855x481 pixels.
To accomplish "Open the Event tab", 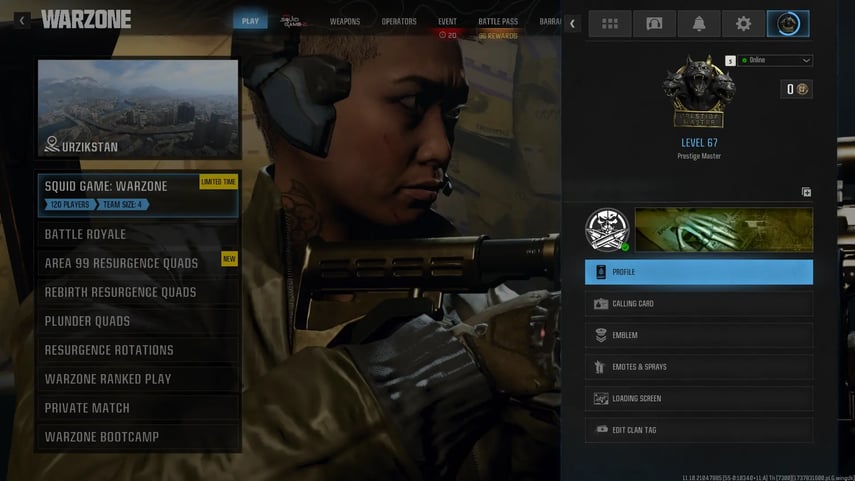I will [448, 21].
